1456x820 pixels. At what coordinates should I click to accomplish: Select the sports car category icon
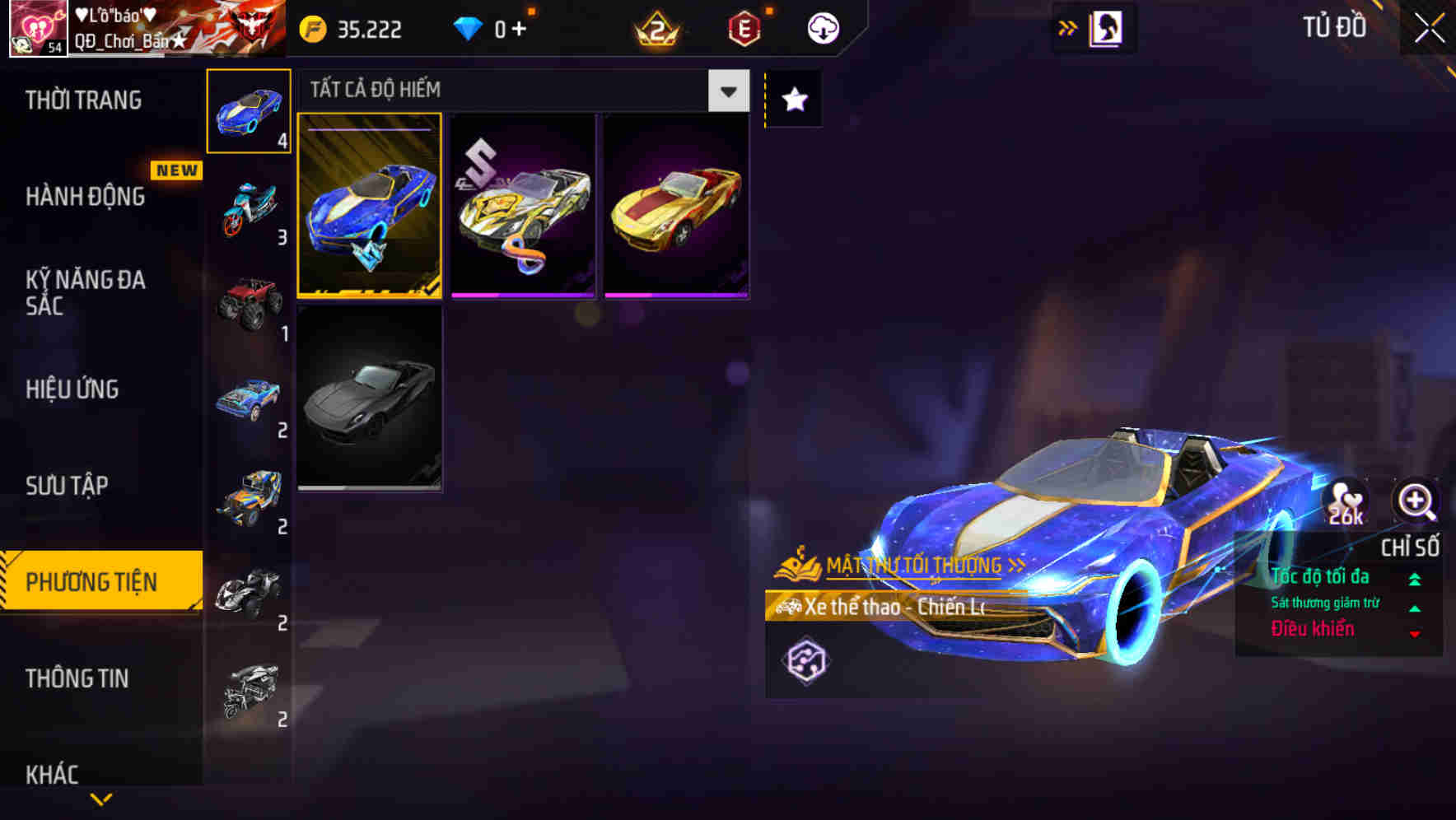tap(248, 110)
